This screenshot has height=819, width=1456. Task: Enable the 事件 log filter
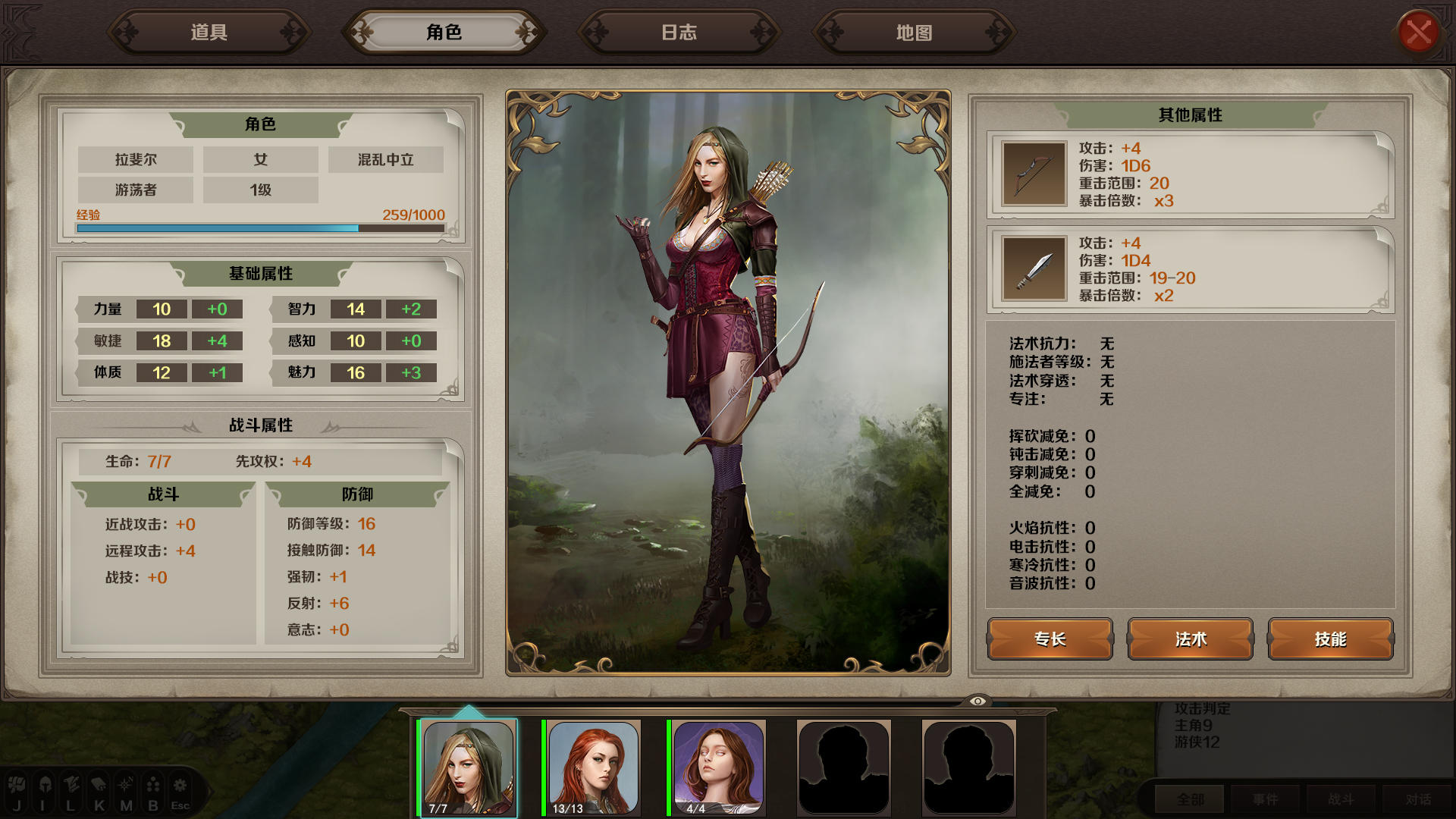pyautogui.click(x=1265, y=799)
